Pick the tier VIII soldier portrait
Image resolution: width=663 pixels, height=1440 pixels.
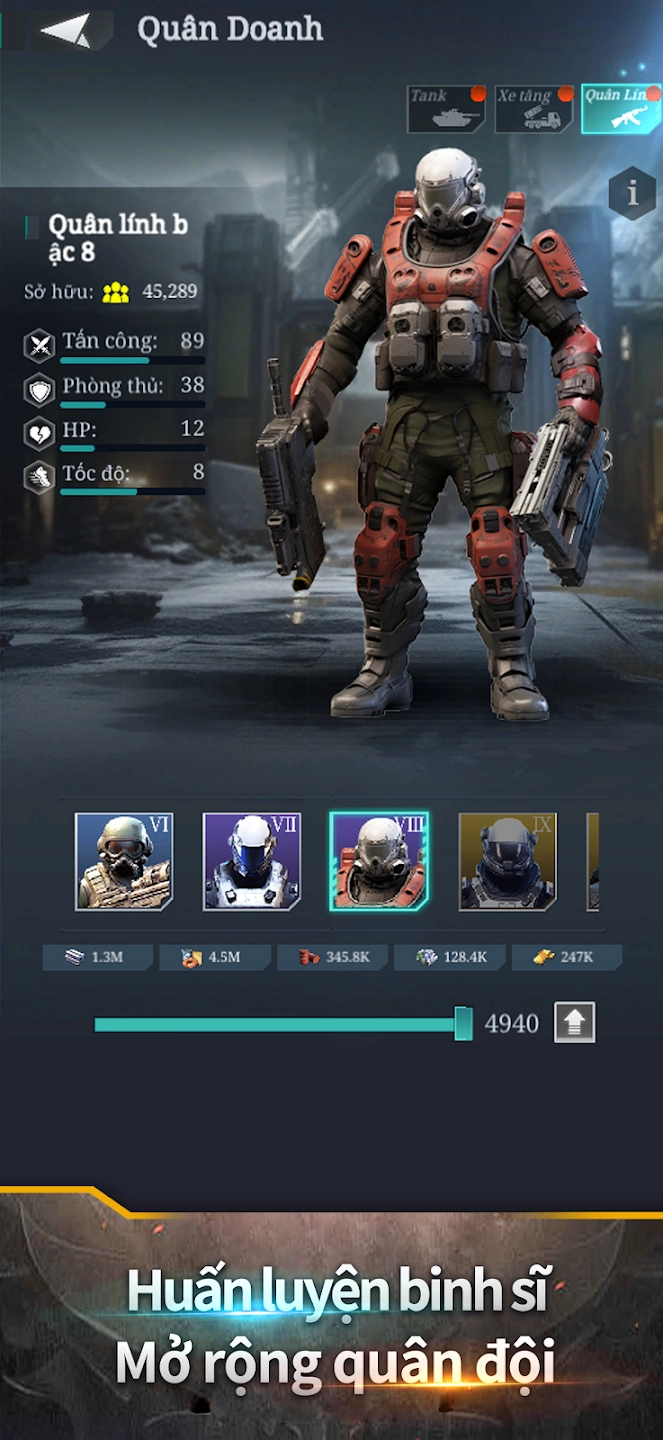point(380,861)
